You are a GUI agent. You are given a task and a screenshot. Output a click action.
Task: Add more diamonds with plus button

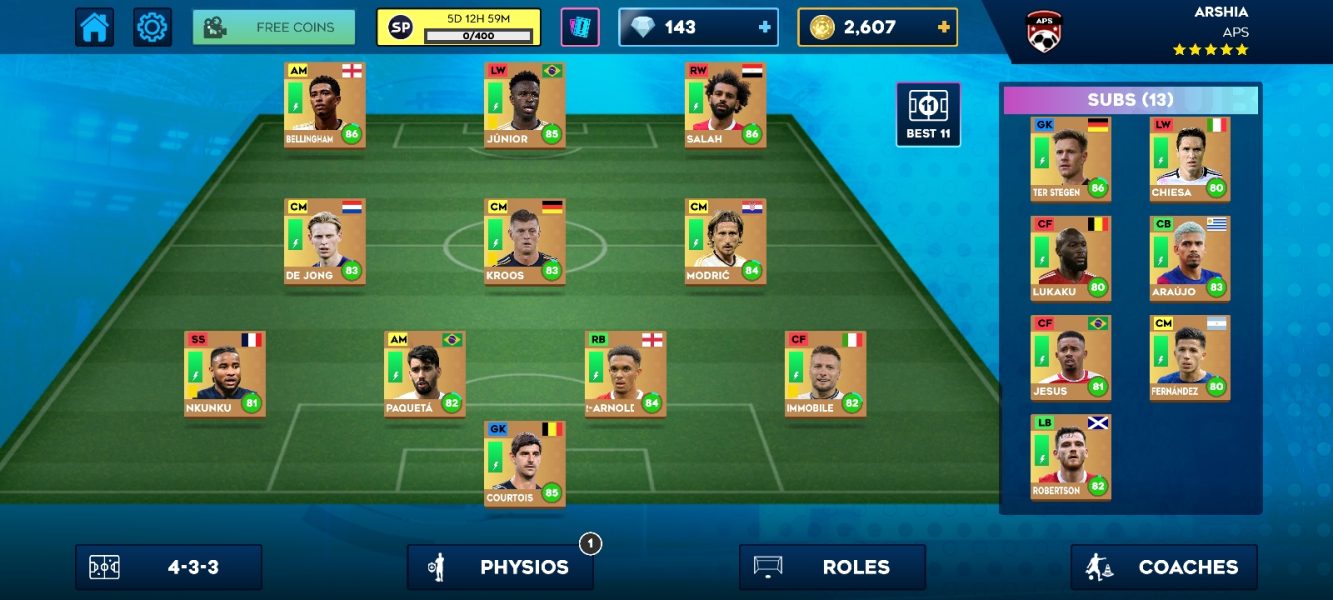tap(765, 27)
